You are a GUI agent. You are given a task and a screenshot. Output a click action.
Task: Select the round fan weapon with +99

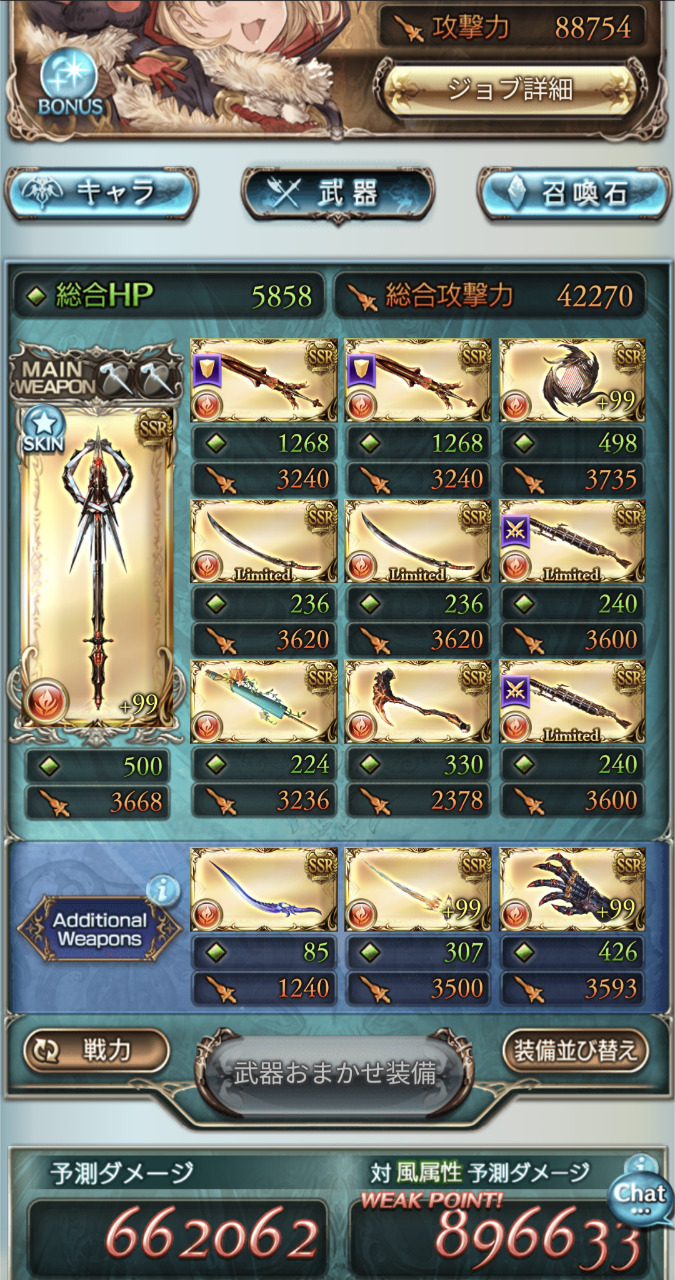571,380
